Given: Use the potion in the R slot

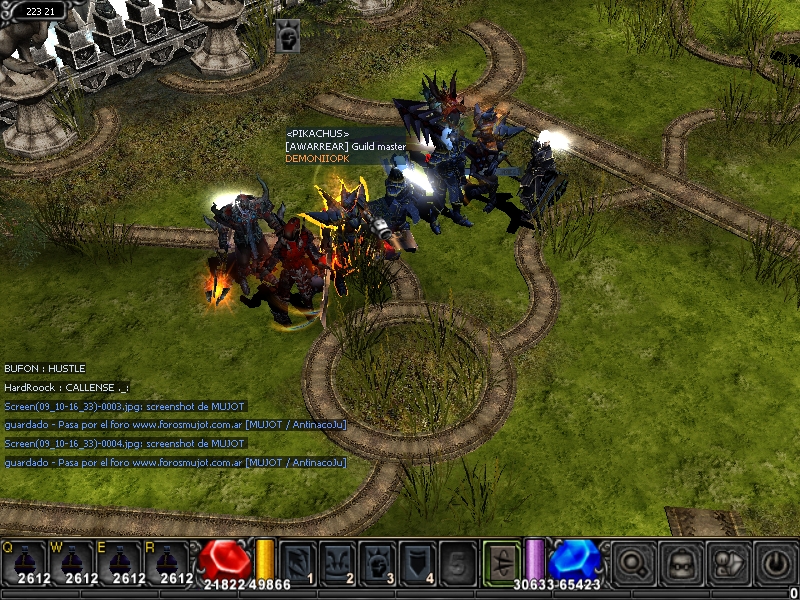Looking at the screenshot, I should [x=168, y=562].
